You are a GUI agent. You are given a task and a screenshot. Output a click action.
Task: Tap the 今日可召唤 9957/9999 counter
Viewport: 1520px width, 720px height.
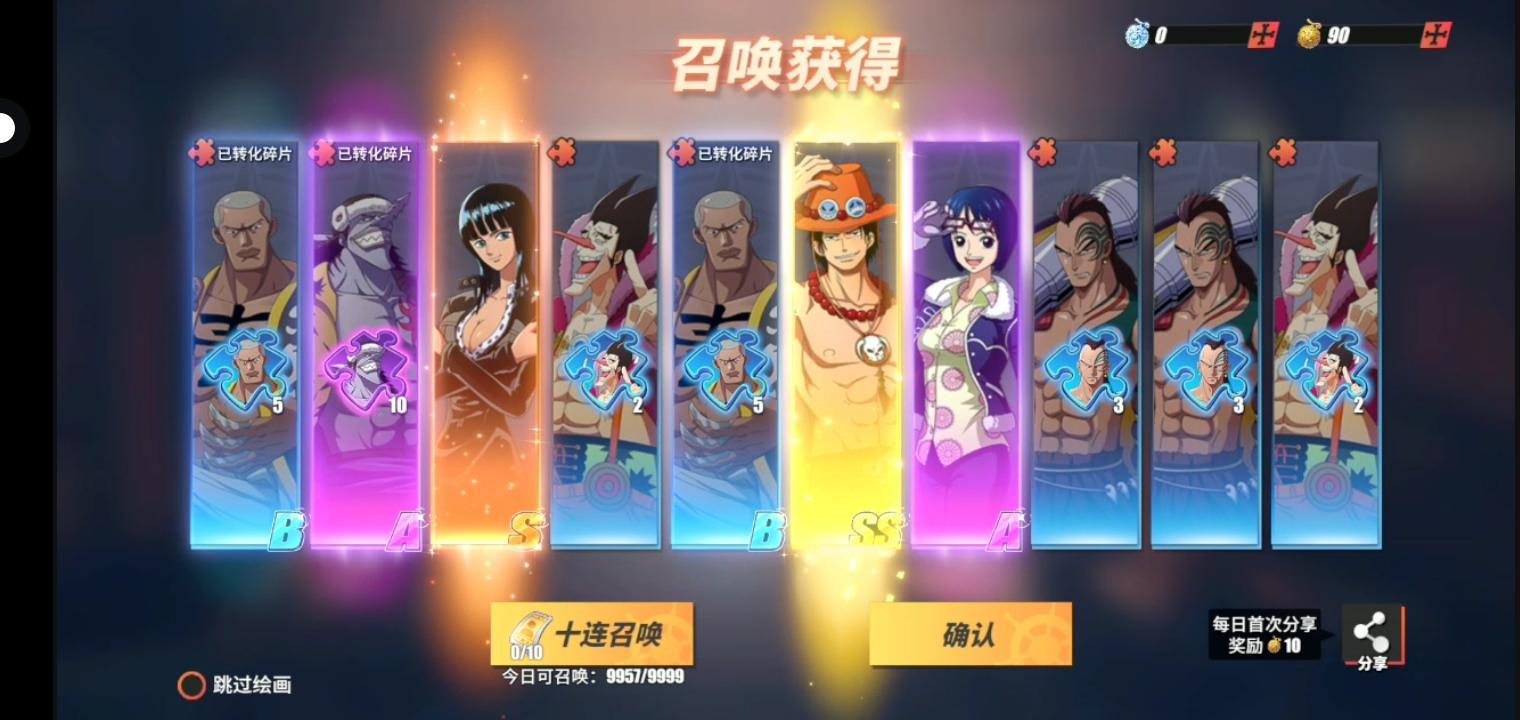point(592,676)
